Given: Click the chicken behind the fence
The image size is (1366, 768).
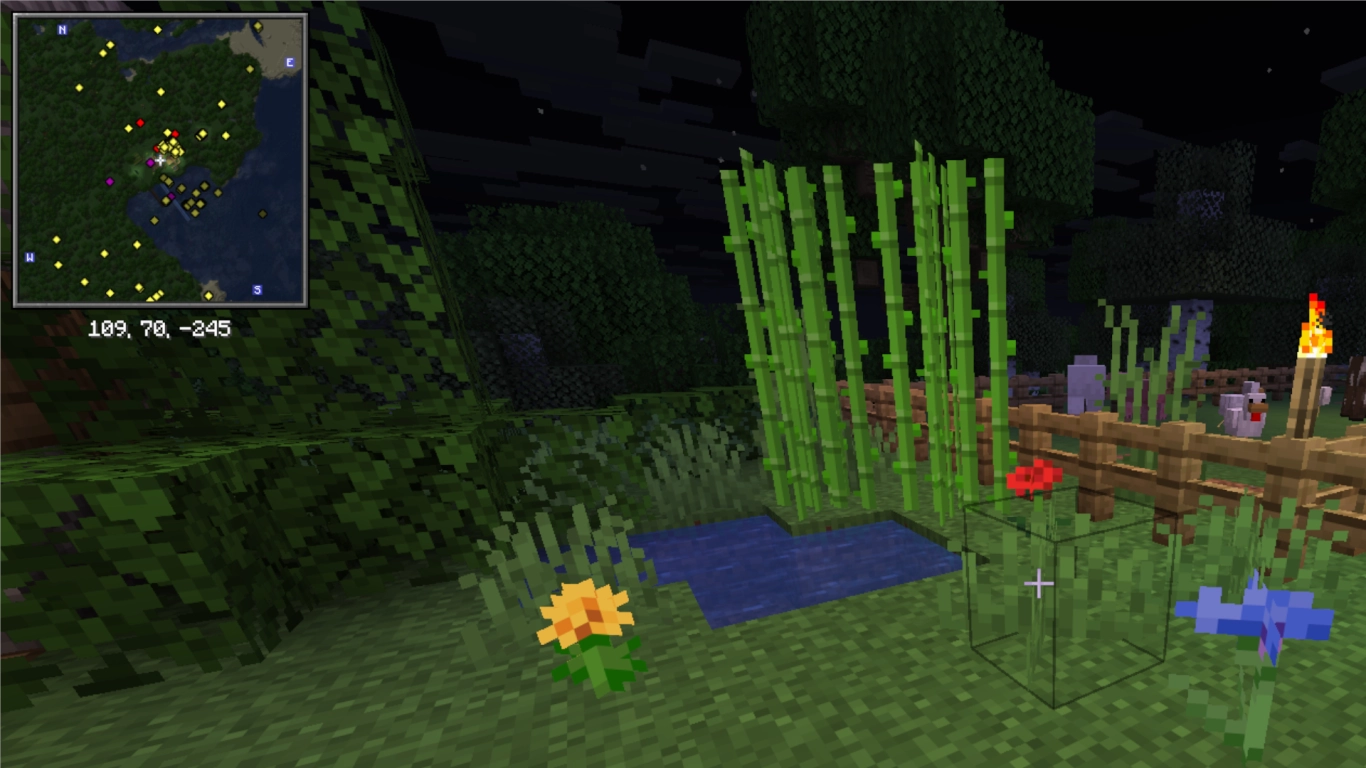Looking at the screenshot, I should pos(1242,410).
